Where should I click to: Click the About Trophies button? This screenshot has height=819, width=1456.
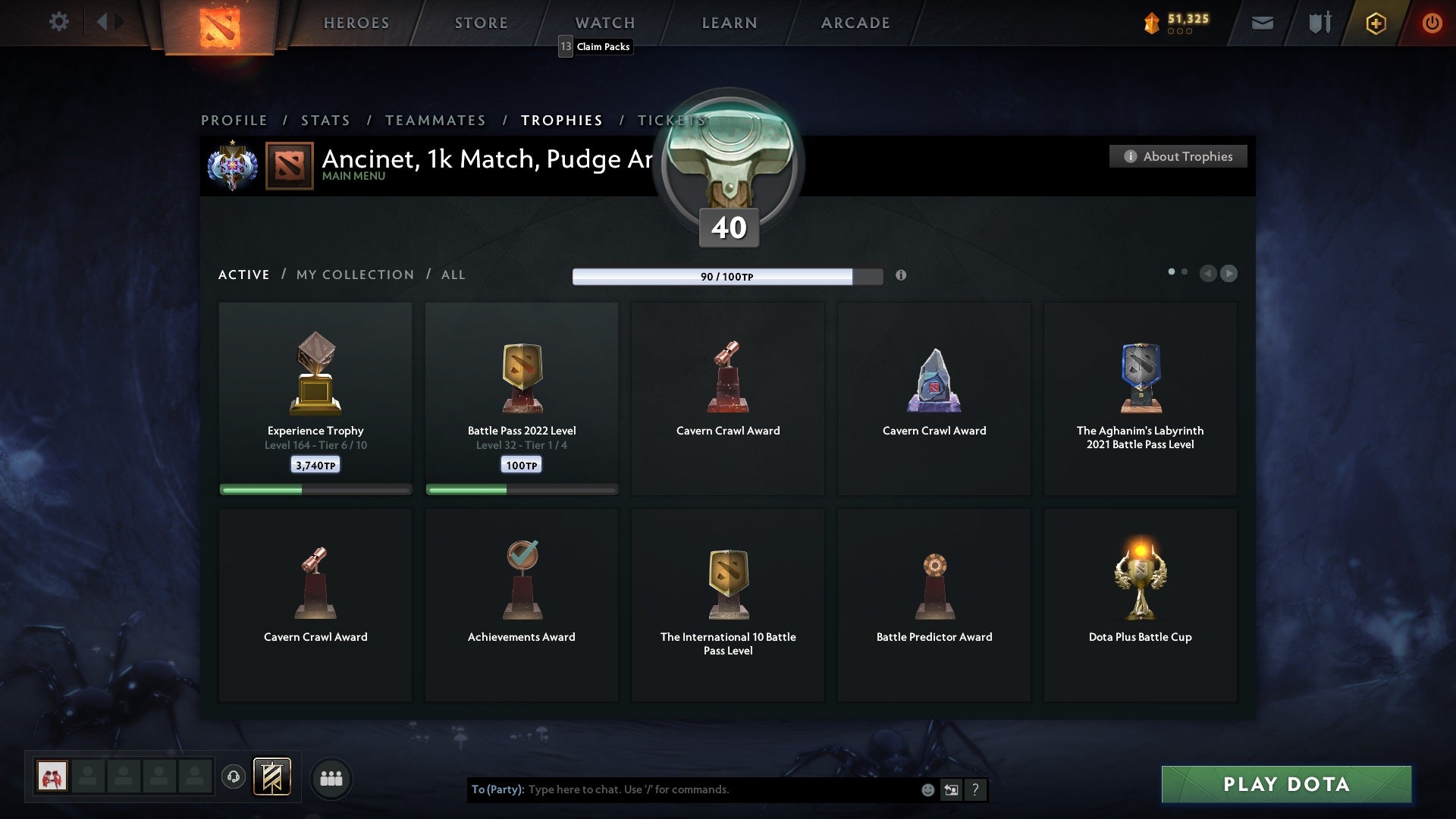click(x=1178, y=156)
